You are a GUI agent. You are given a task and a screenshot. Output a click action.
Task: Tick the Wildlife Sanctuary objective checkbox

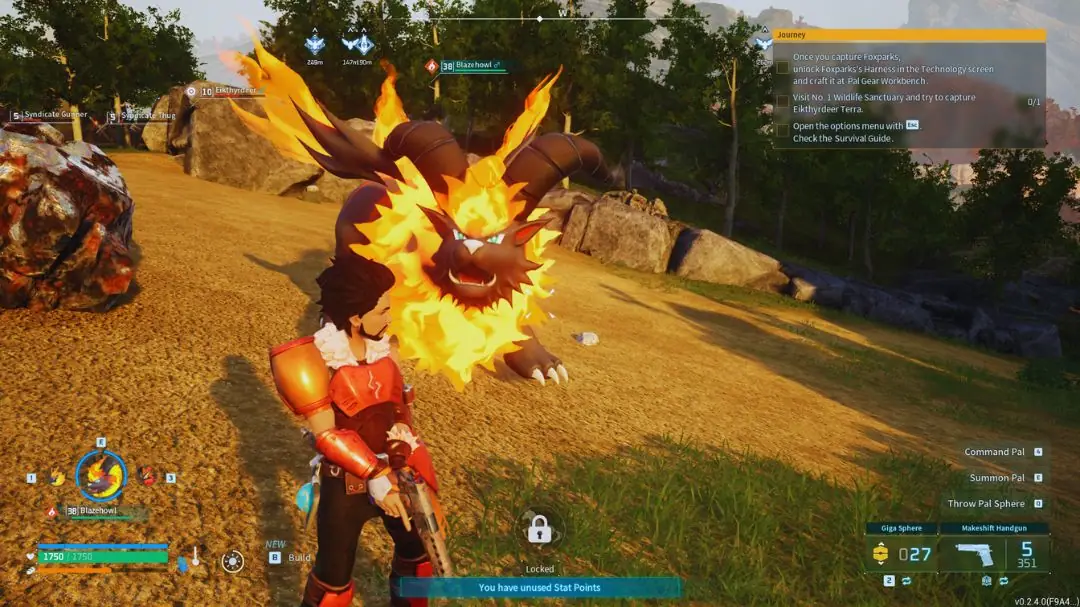783,102
